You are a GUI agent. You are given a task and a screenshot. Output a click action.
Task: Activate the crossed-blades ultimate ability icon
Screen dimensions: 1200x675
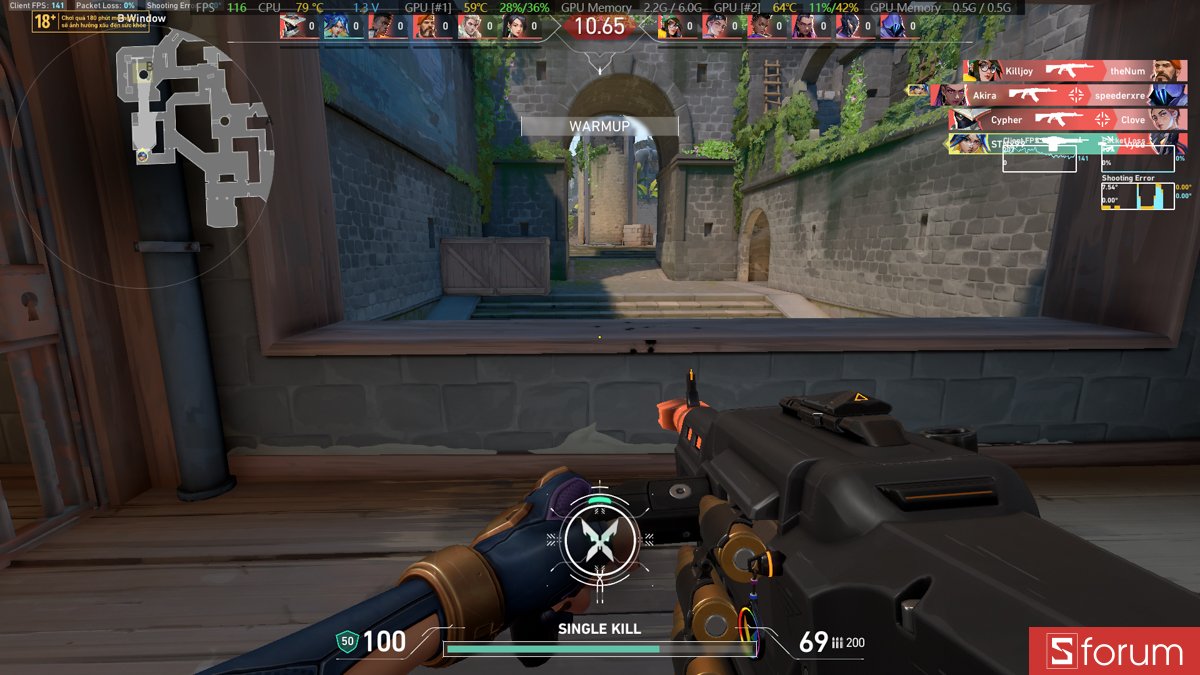point(598,539)
